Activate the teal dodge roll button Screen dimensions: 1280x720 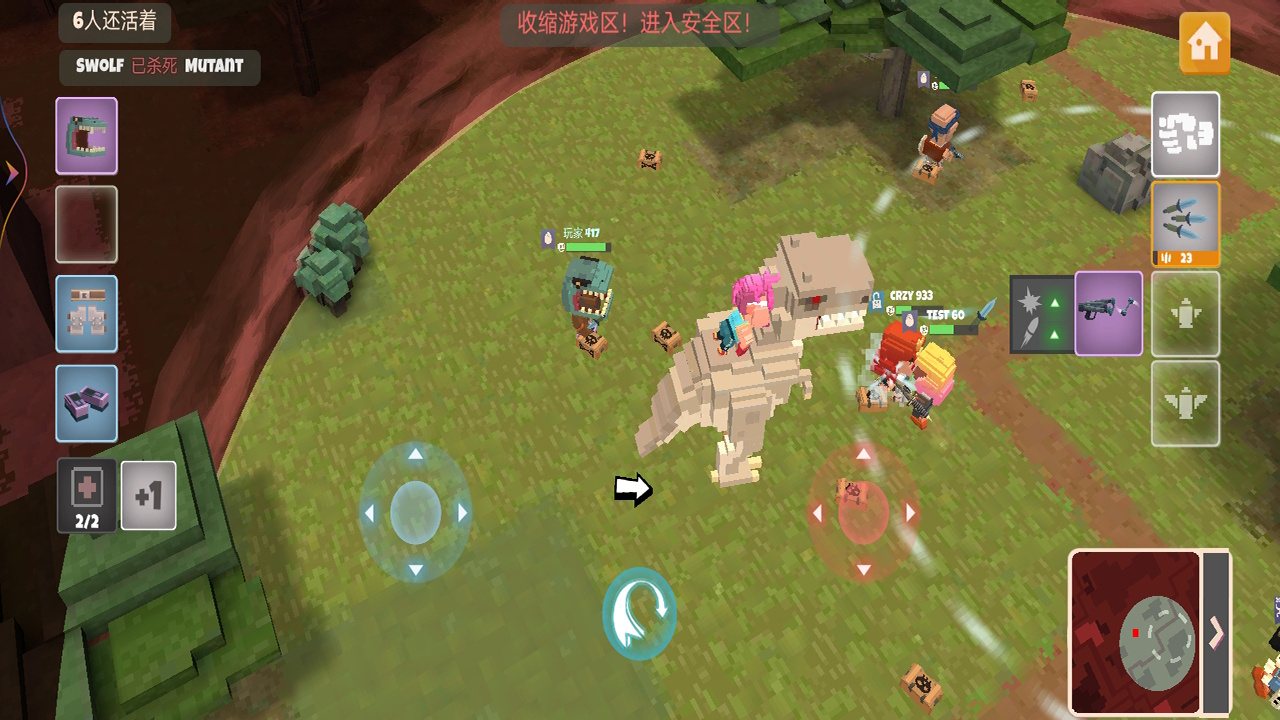click(x=639, y=613)
